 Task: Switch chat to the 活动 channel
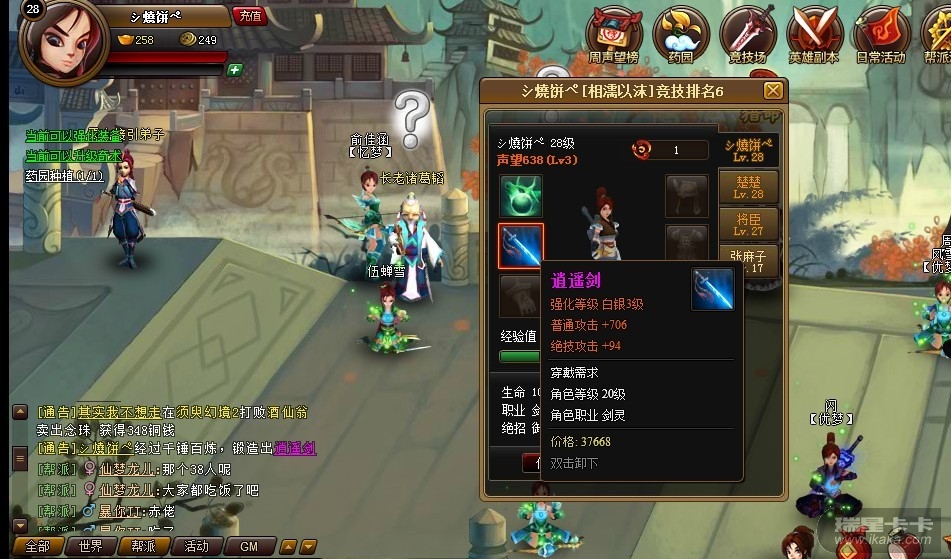click(x=196, y=547)
